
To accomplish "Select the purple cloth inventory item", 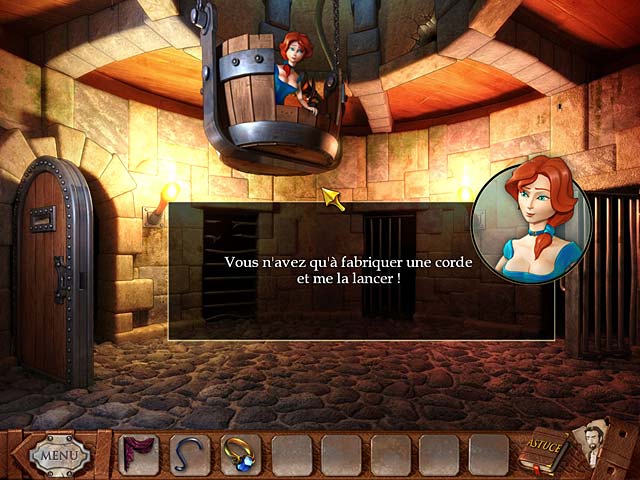I will pos(137,454).
